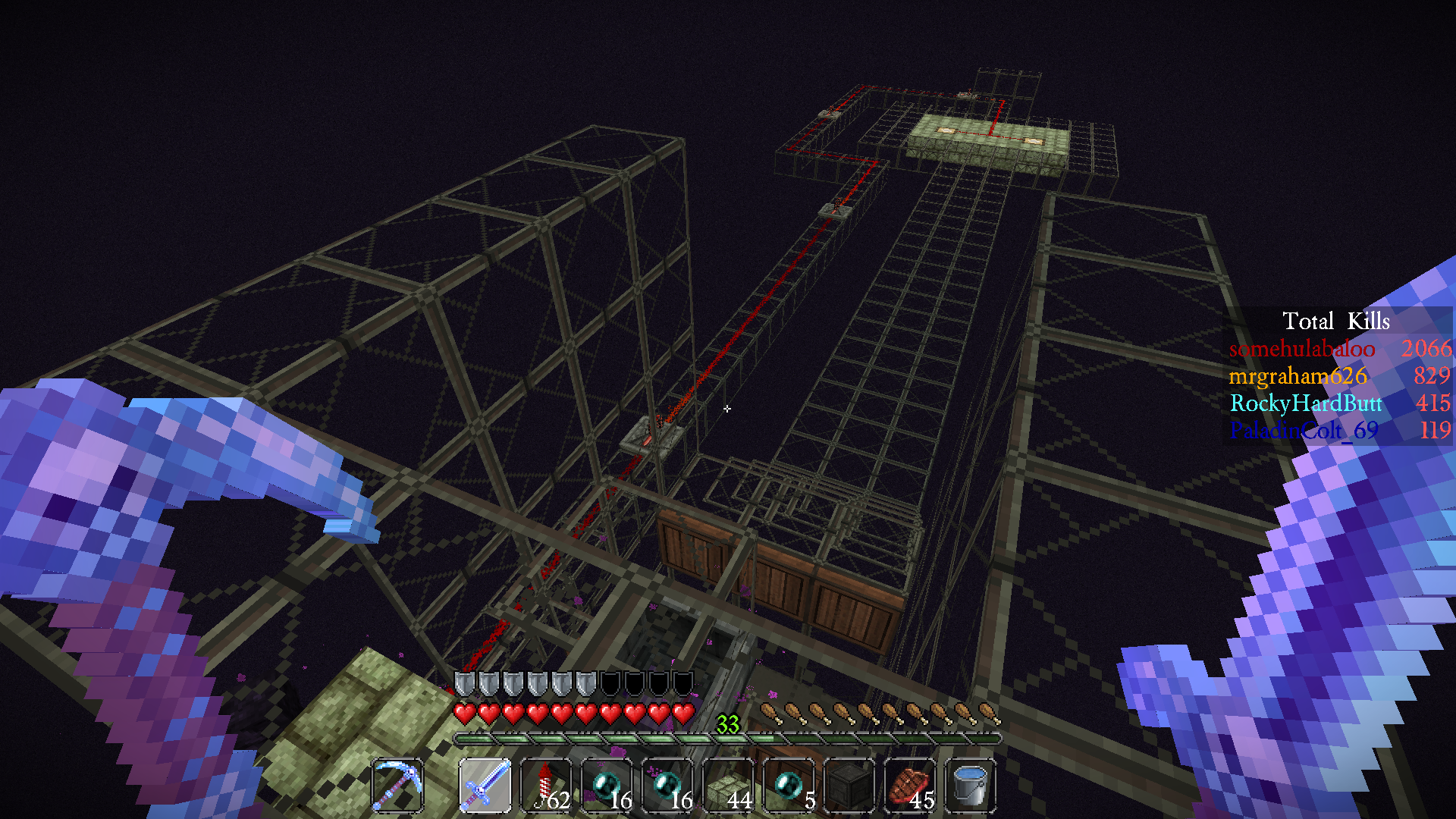
Task: Pick the dark shulker box slot
Action: [849, 785]
